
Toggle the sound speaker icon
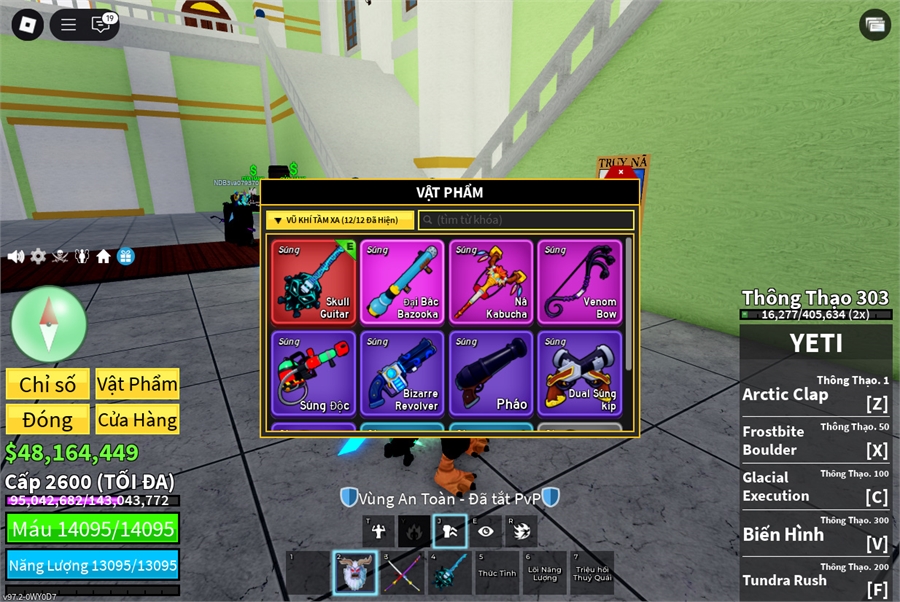coord(16,257)
